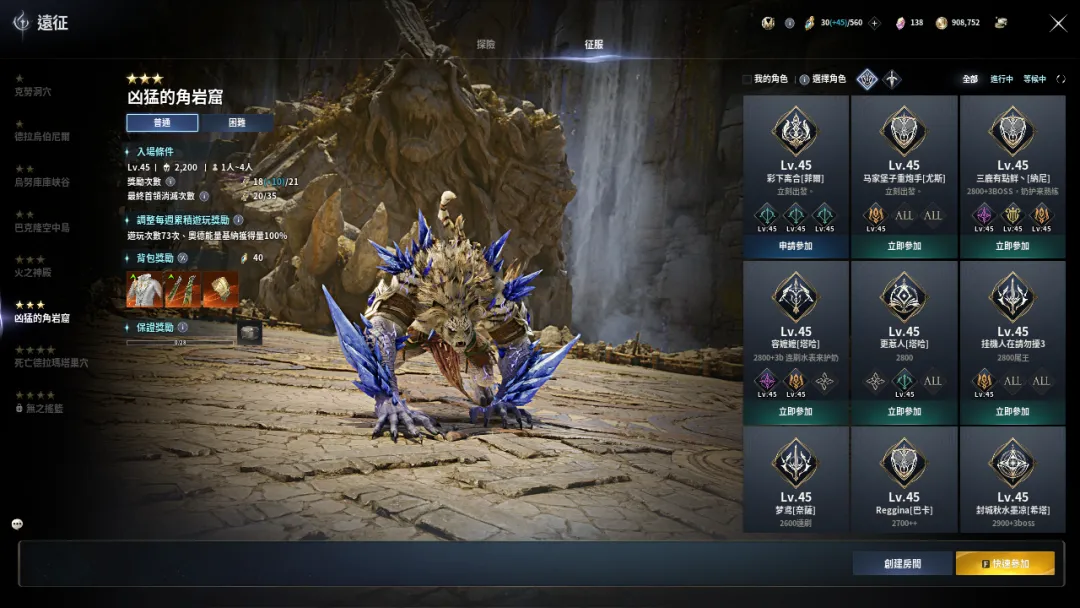Select the 巴克隆空中島 dungeon entry

pos(42,227)
